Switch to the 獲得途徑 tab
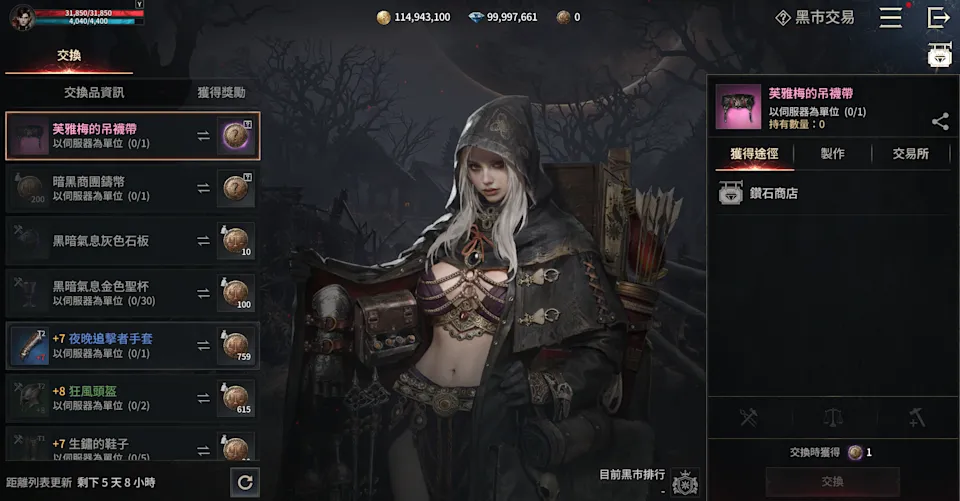The height and width of the screenshot is (501, 960). [x=755, y=154]
